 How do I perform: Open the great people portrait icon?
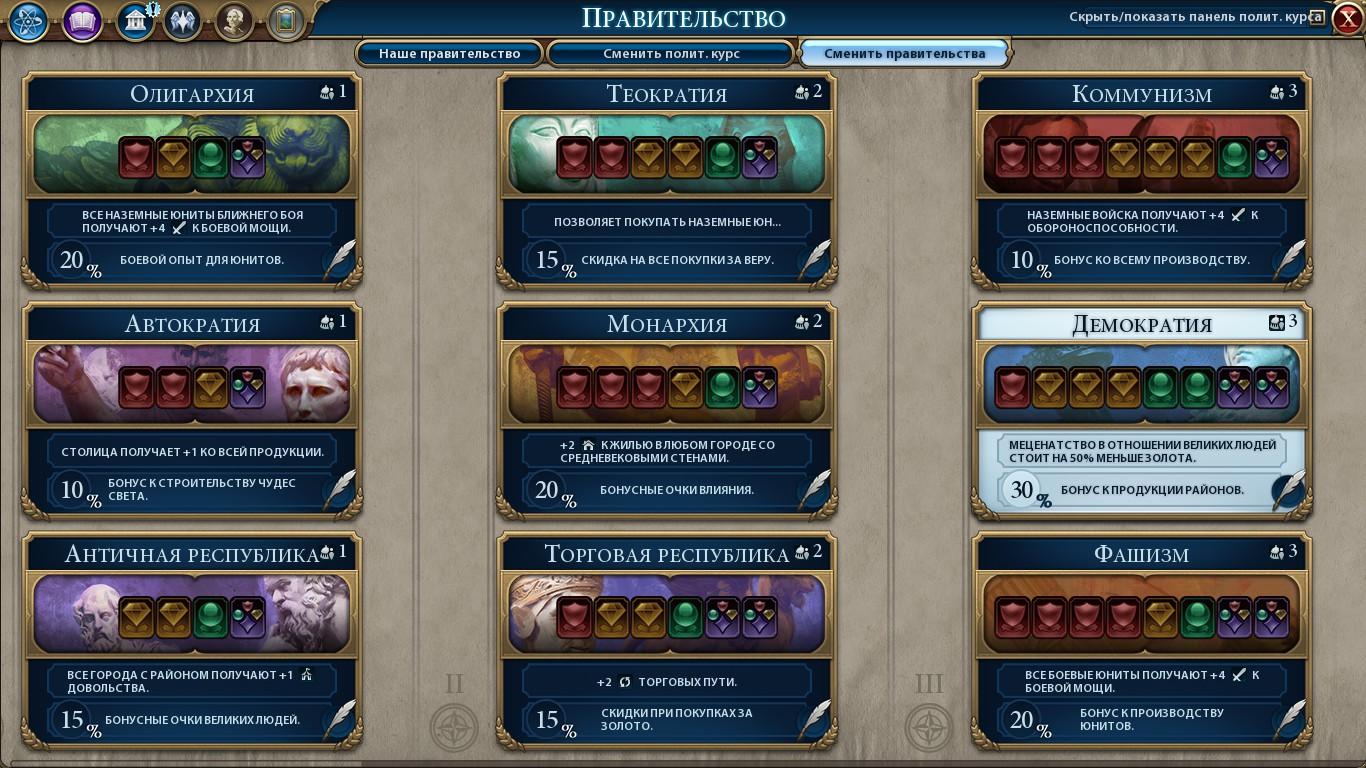(234, 22)
